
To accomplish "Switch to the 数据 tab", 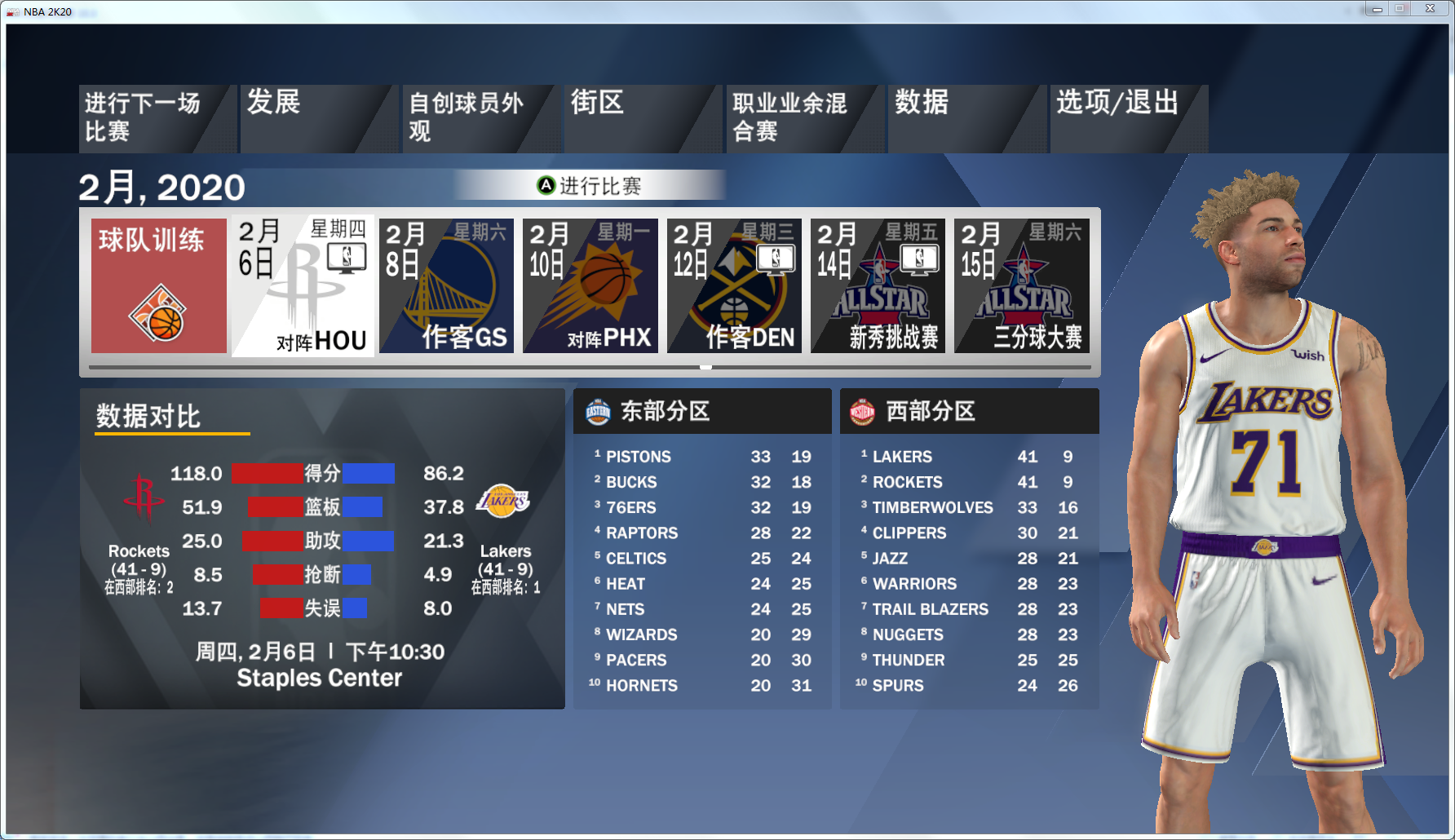I will click(x=922, y=104).
